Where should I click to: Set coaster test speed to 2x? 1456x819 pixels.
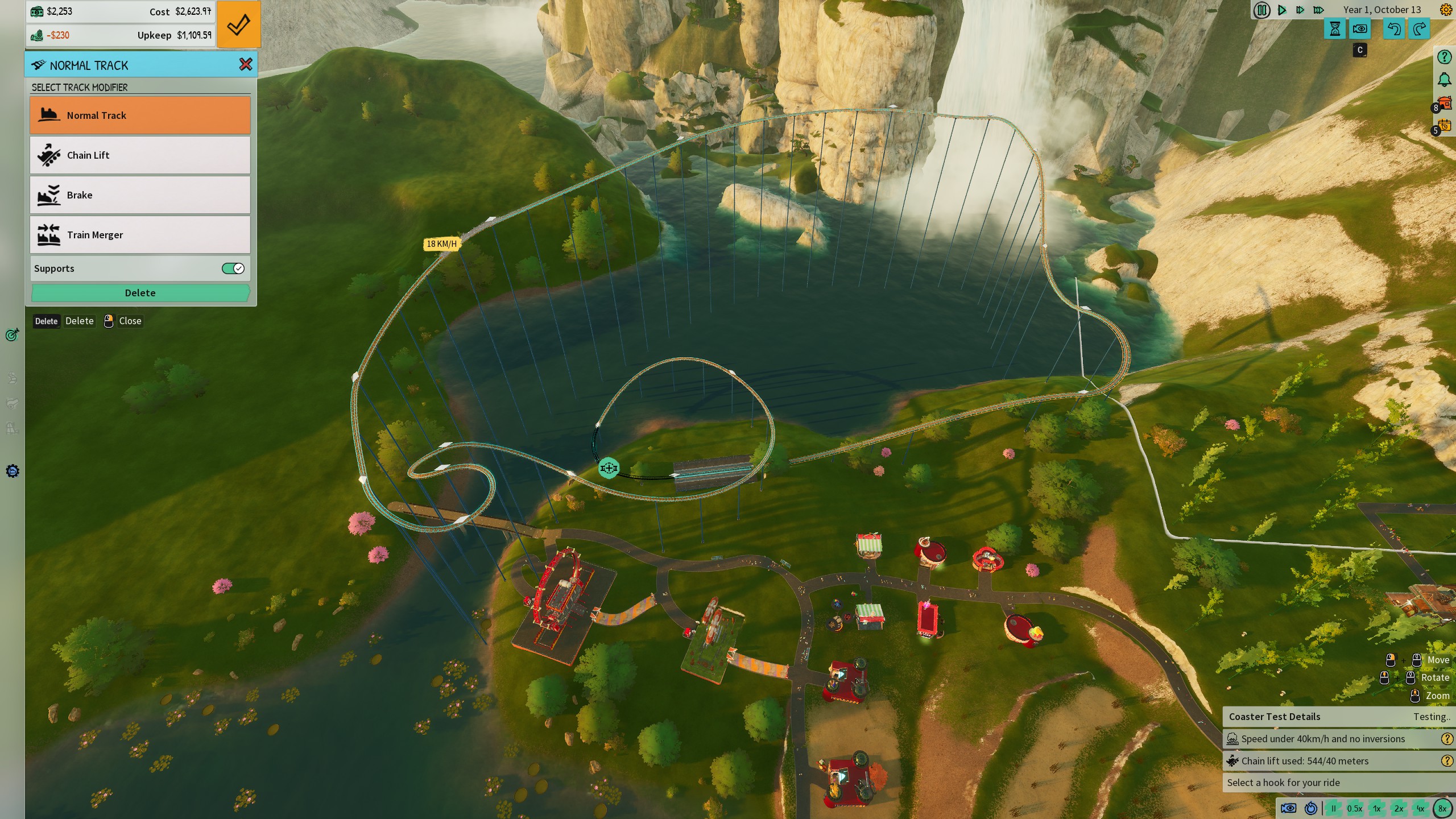[1399, 808]
